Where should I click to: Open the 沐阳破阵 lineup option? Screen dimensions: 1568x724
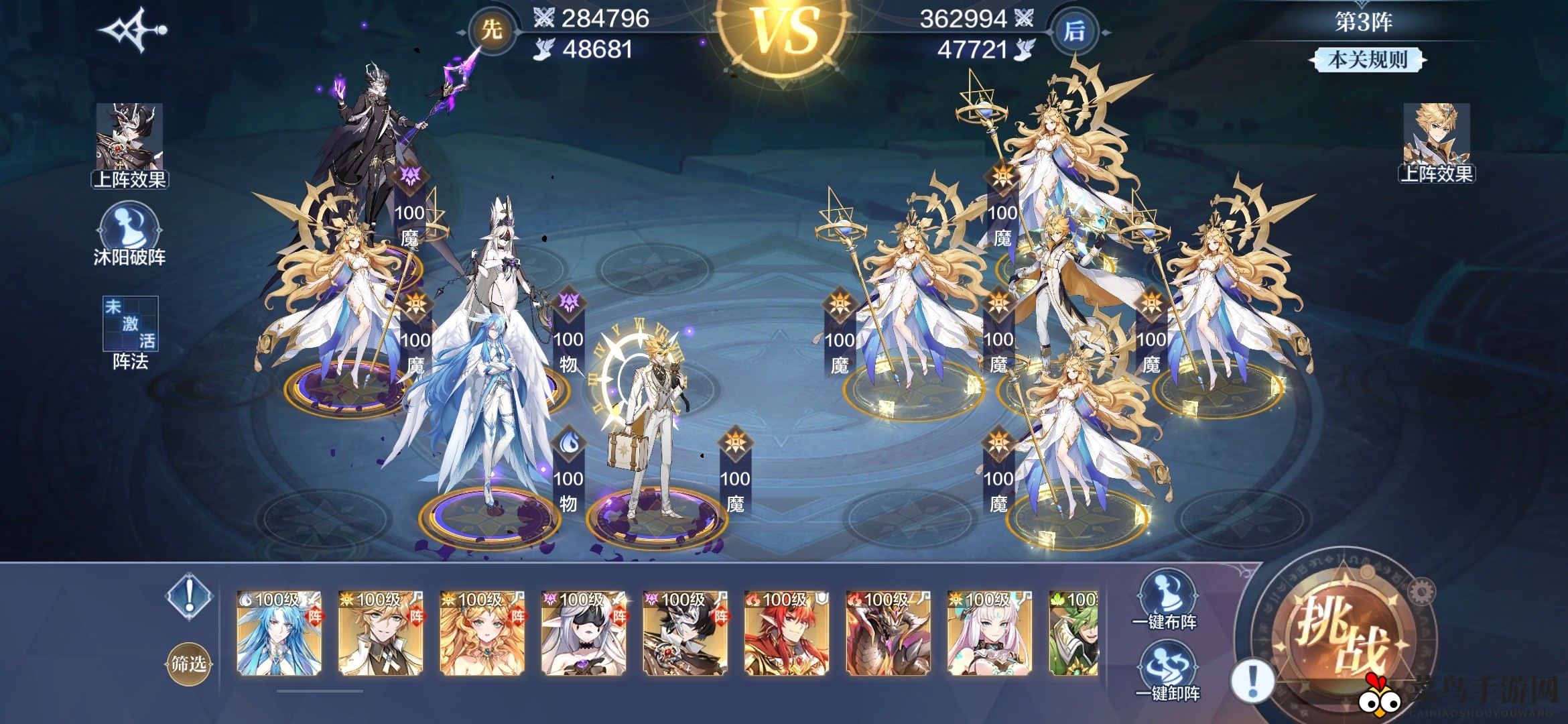point(129,235)
